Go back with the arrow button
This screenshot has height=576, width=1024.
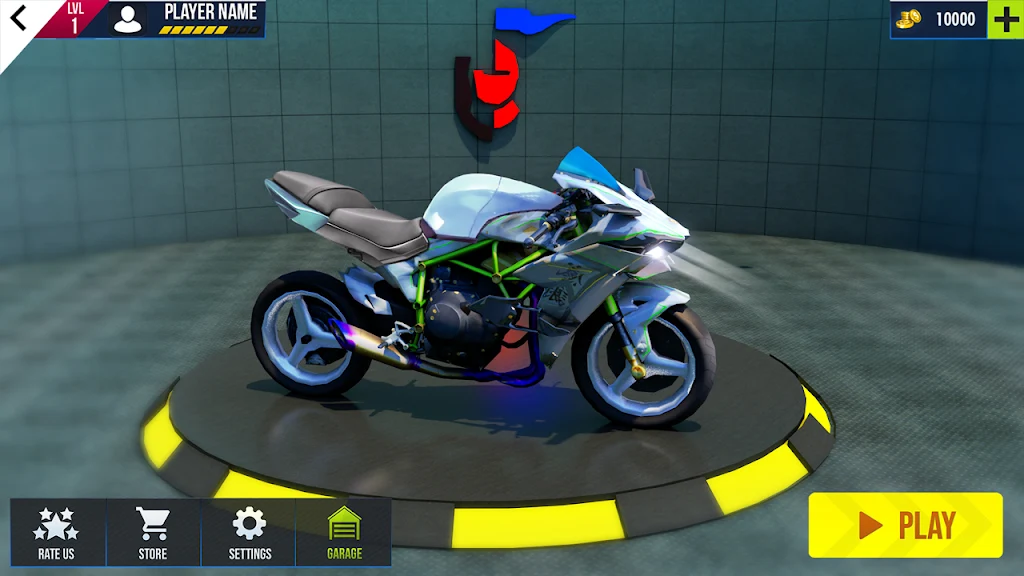20,18
